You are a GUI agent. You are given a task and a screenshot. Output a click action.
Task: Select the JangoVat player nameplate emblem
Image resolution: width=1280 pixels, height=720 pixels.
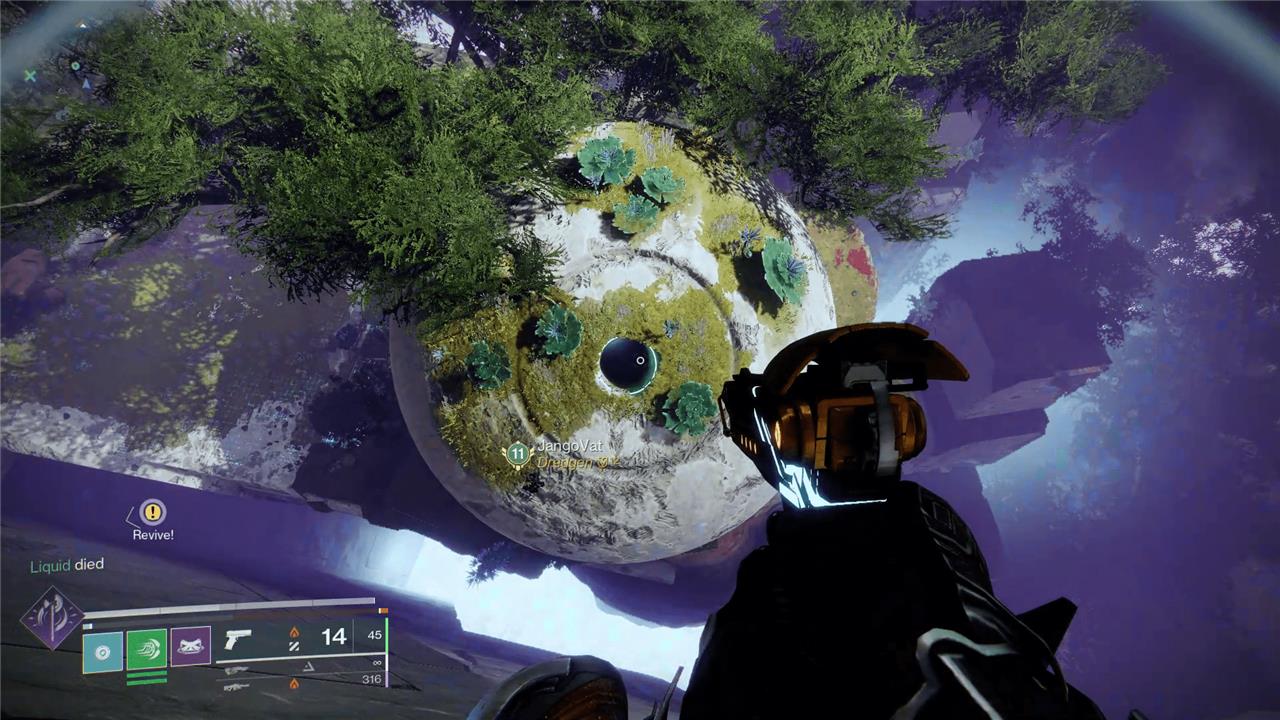pos(517,453)
